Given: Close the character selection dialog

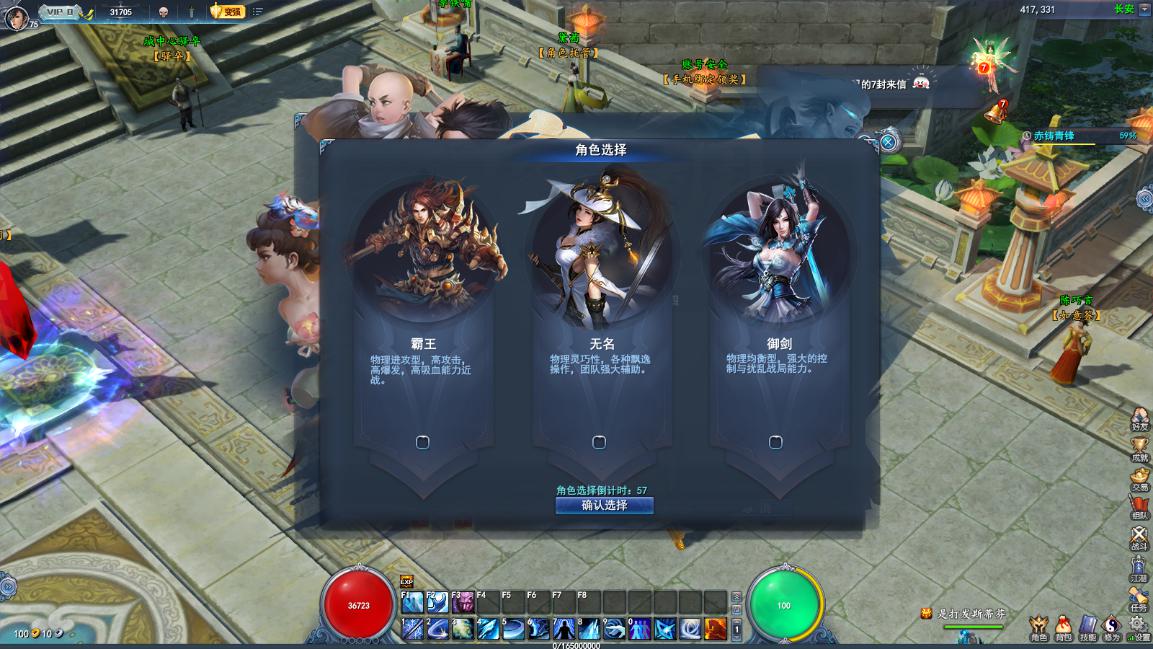Looking at the screenshot, I should [x=887, y=143].
